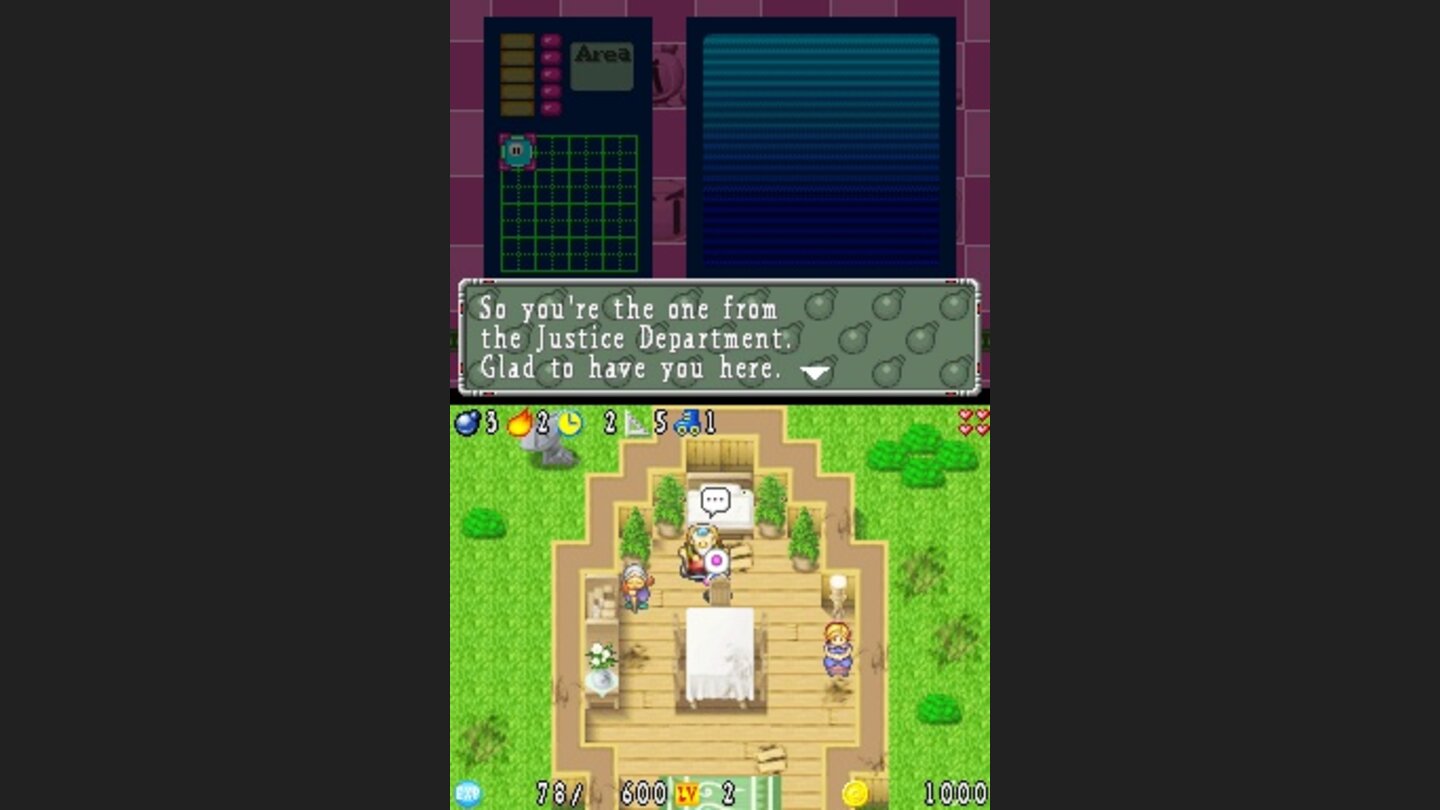The image size is (1440, 810).
Task: Toggle the first pink checkmark in the panel
Action: point(550,42)
